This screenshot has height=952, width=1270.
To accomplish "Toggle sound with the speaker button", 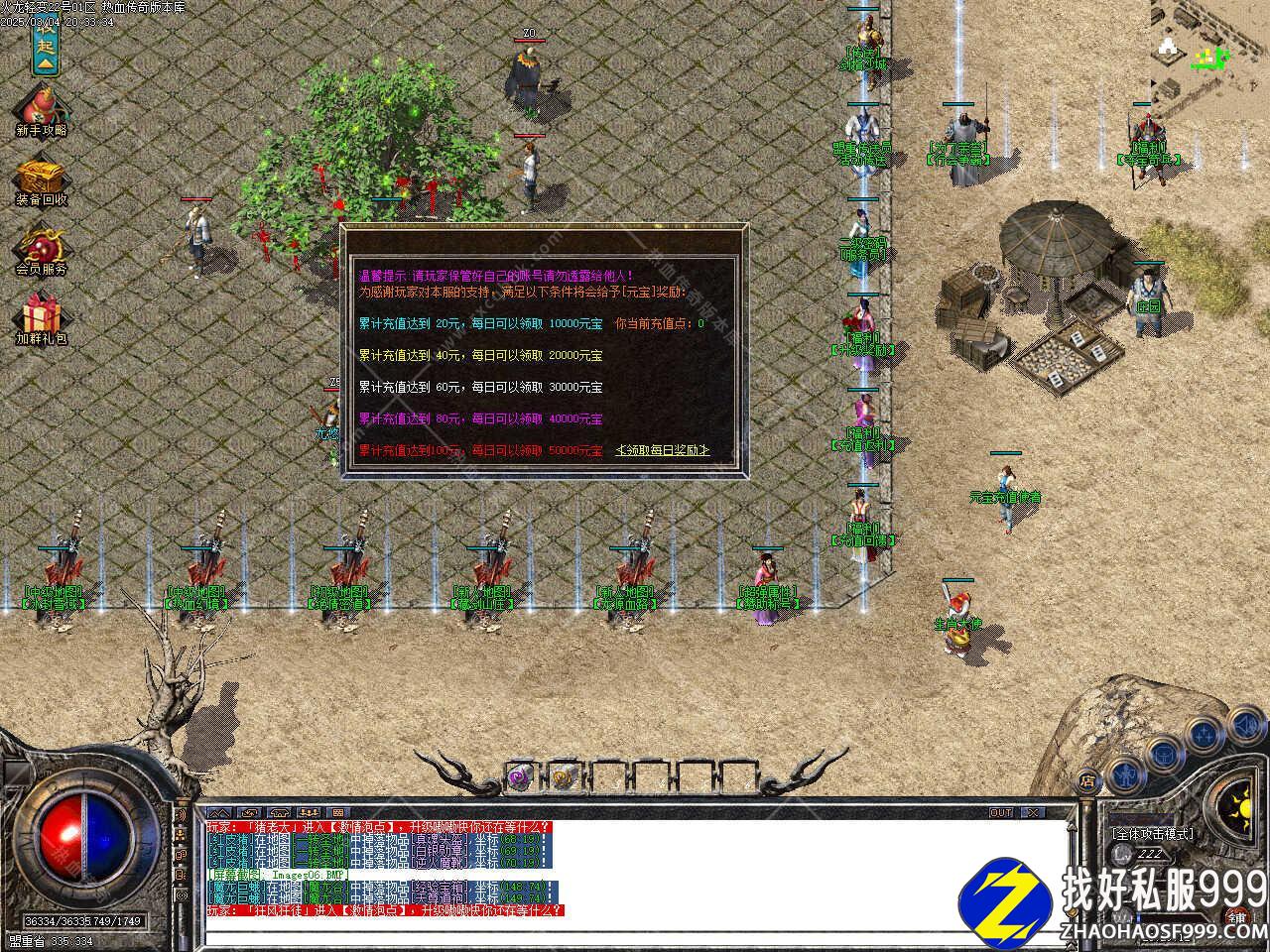I will [1246, 725].
